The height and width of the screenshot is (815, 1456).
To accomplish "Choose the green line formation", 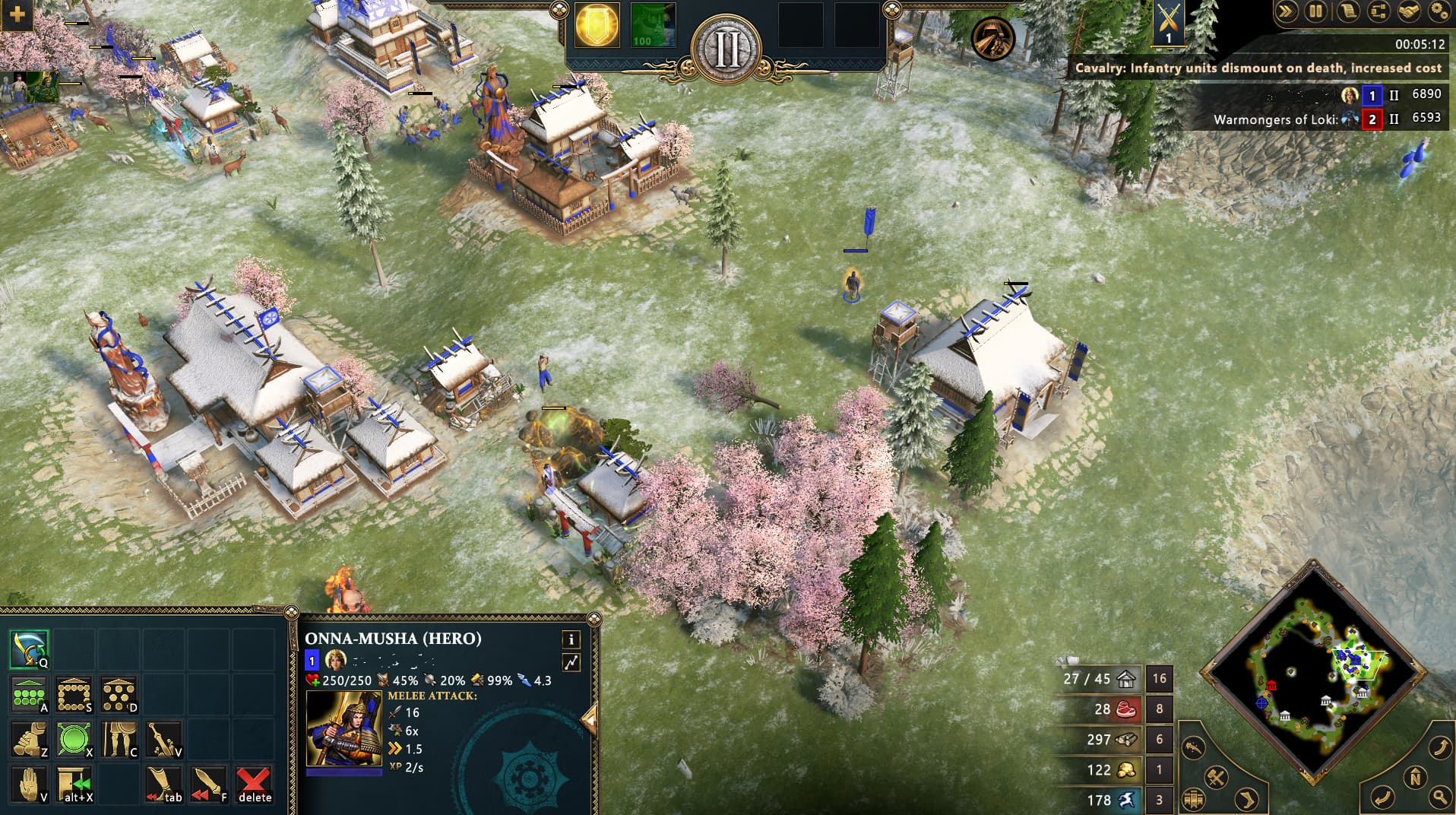I will pyautogui.click(x=30, y=694).
